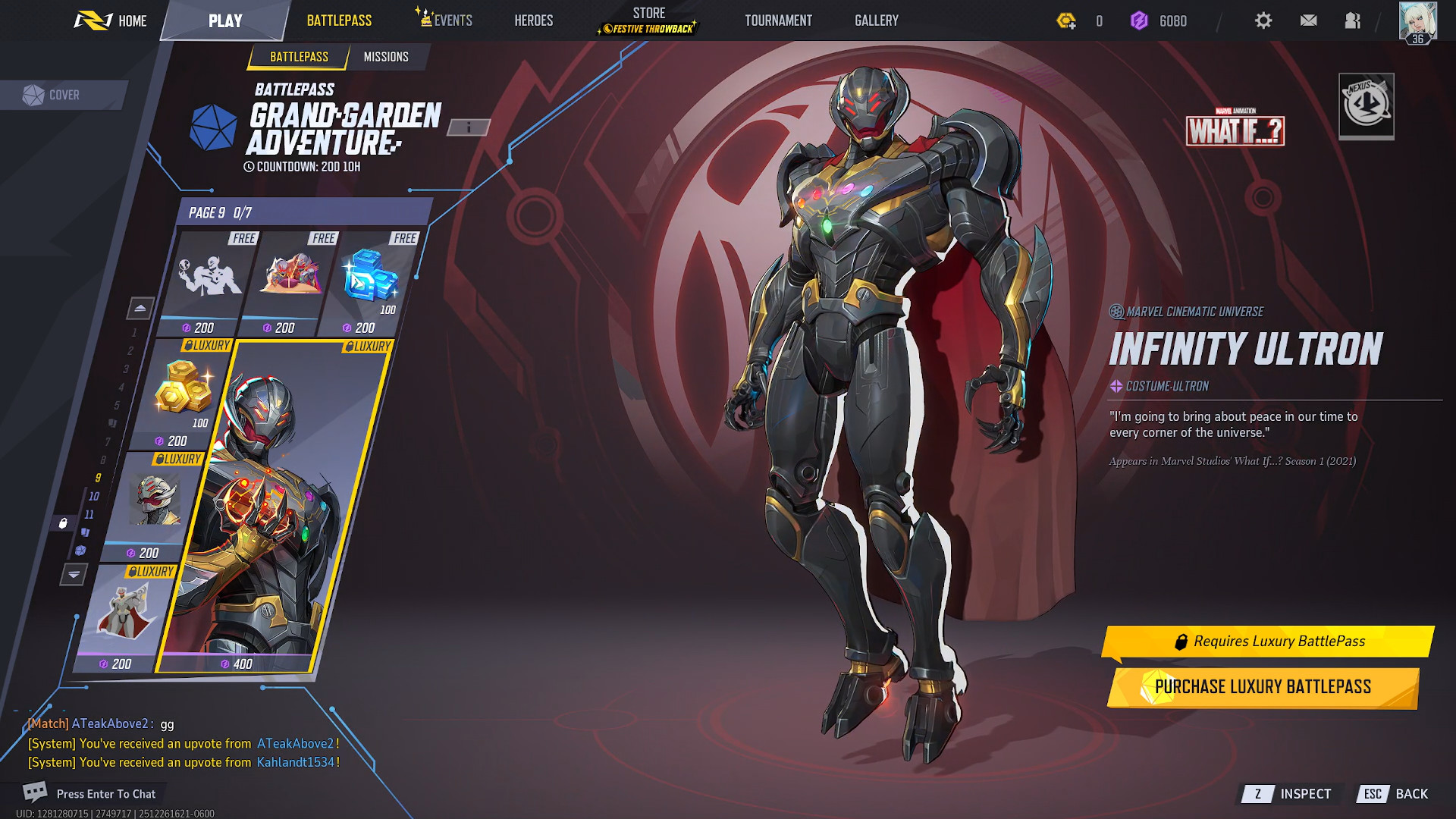Open the Tournament menu

pyautogui.click(x=778, y=20)
